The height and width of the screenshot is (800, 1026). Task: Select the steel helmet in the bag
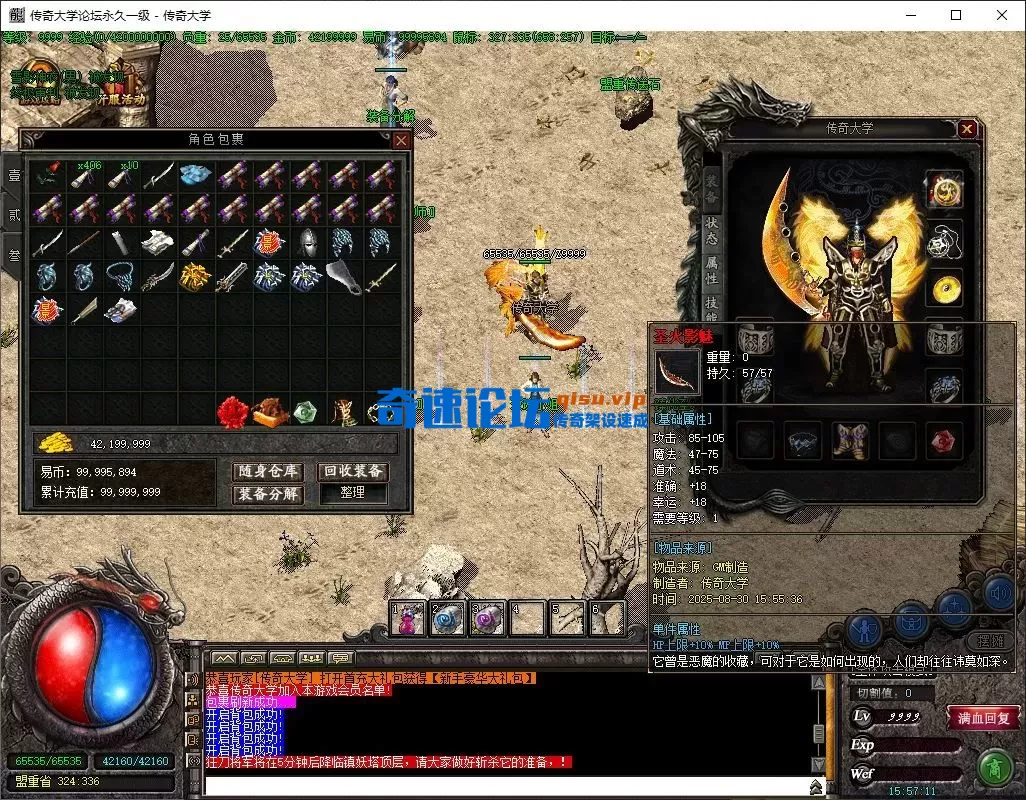point(306,243)
